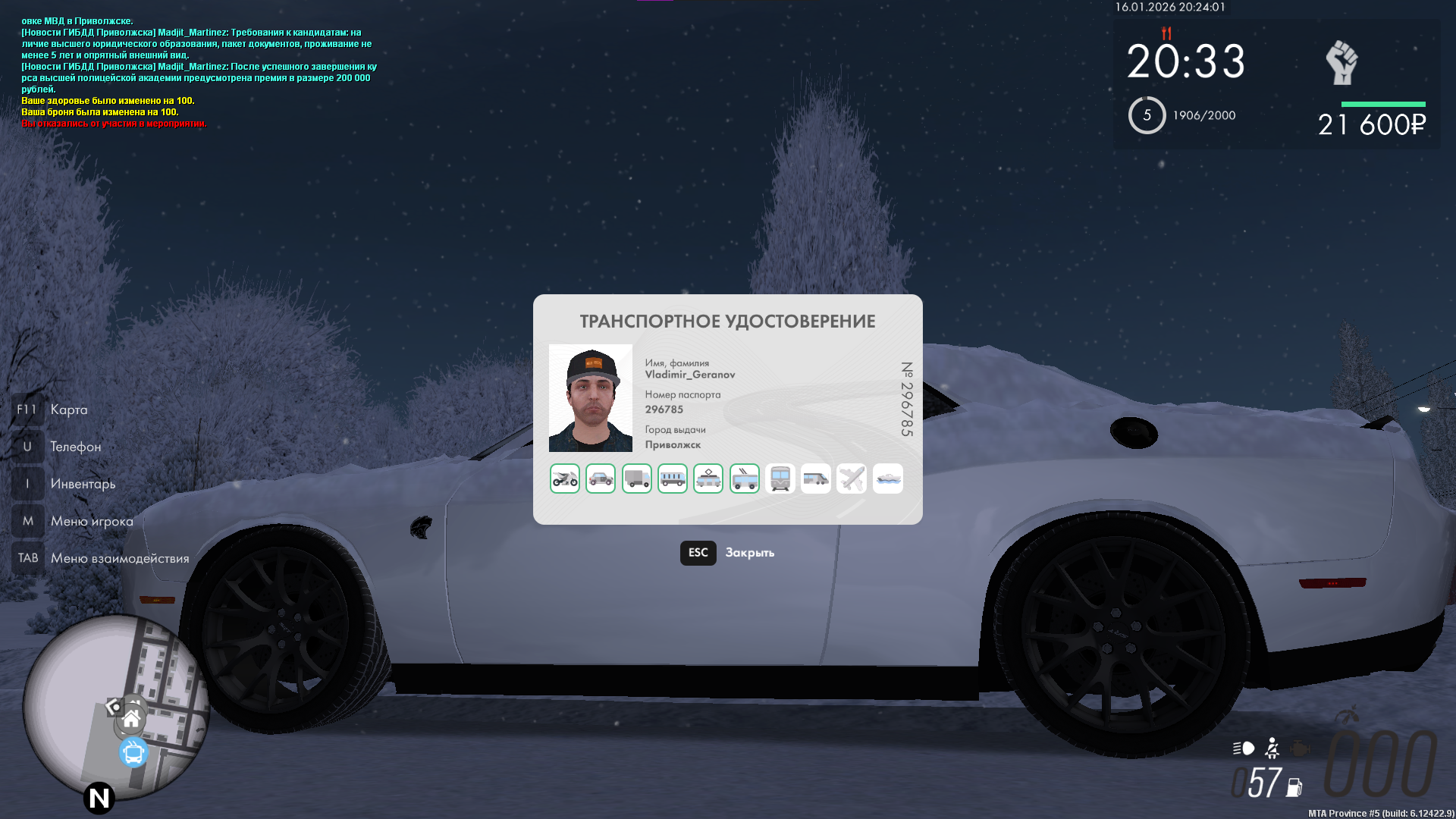Viewport: 1456px width, 819px height.
Task: Choose the cargo truck license icon
Action: (x=637, y=479)
